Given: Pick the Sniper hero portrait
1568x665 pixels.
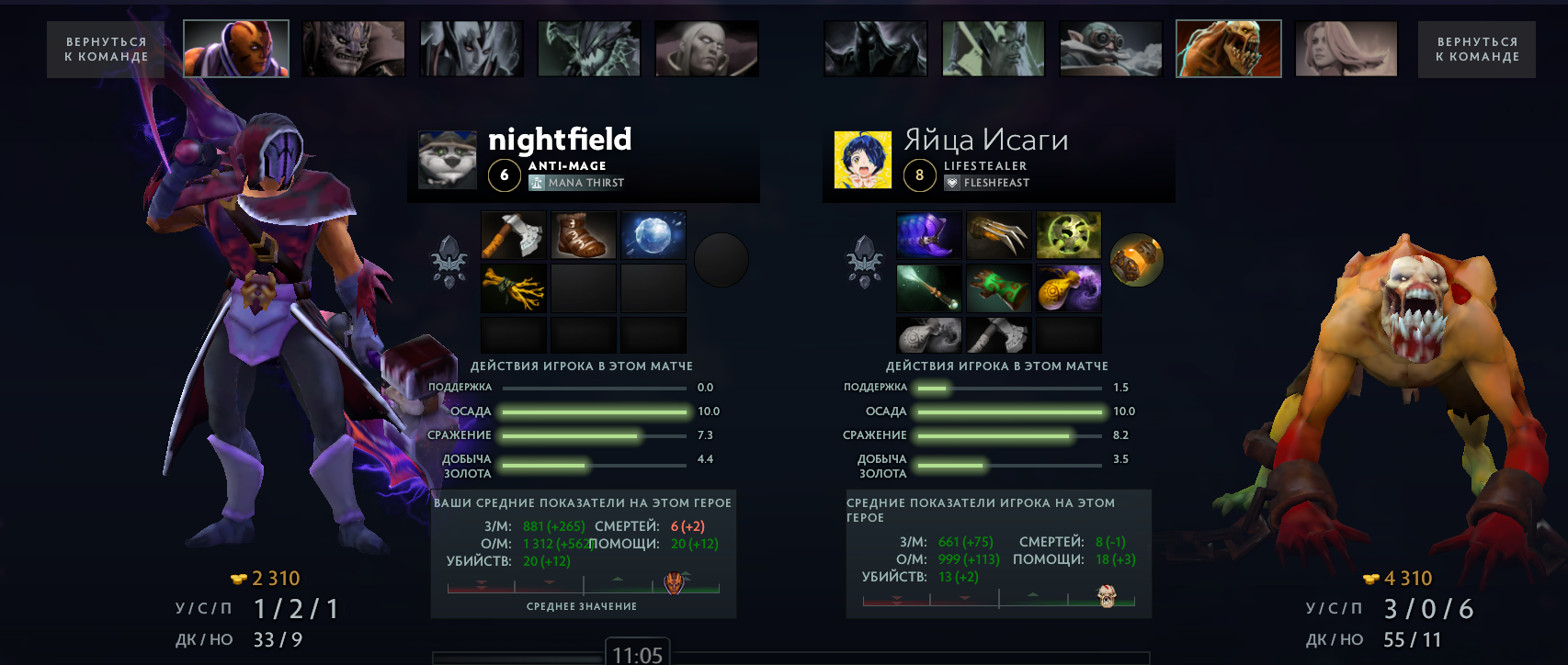Looking at the screenshot, I should [1110, 49].
